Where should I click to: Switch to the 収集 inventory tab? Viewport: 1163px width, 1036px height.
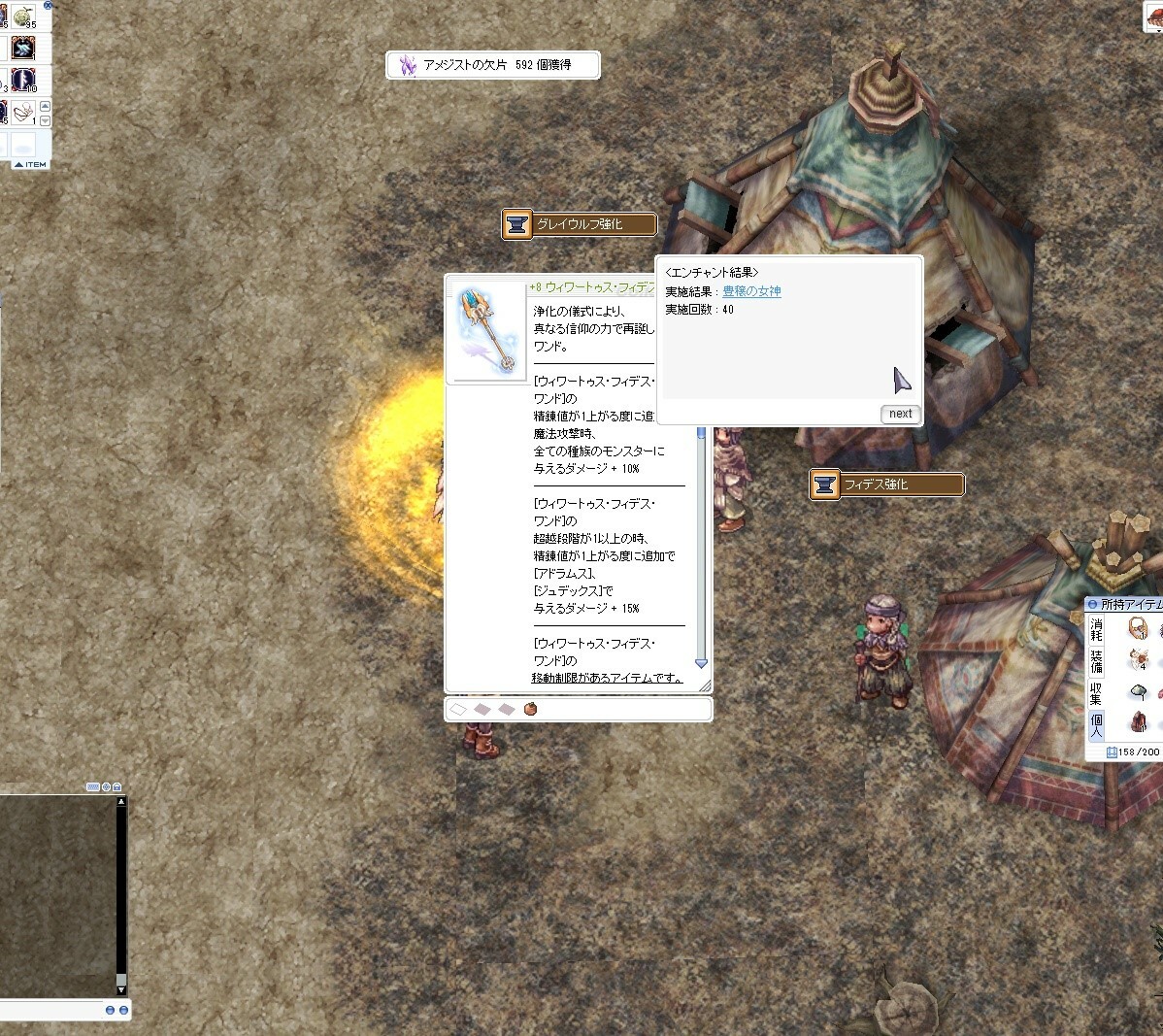tap(1096, 692)
